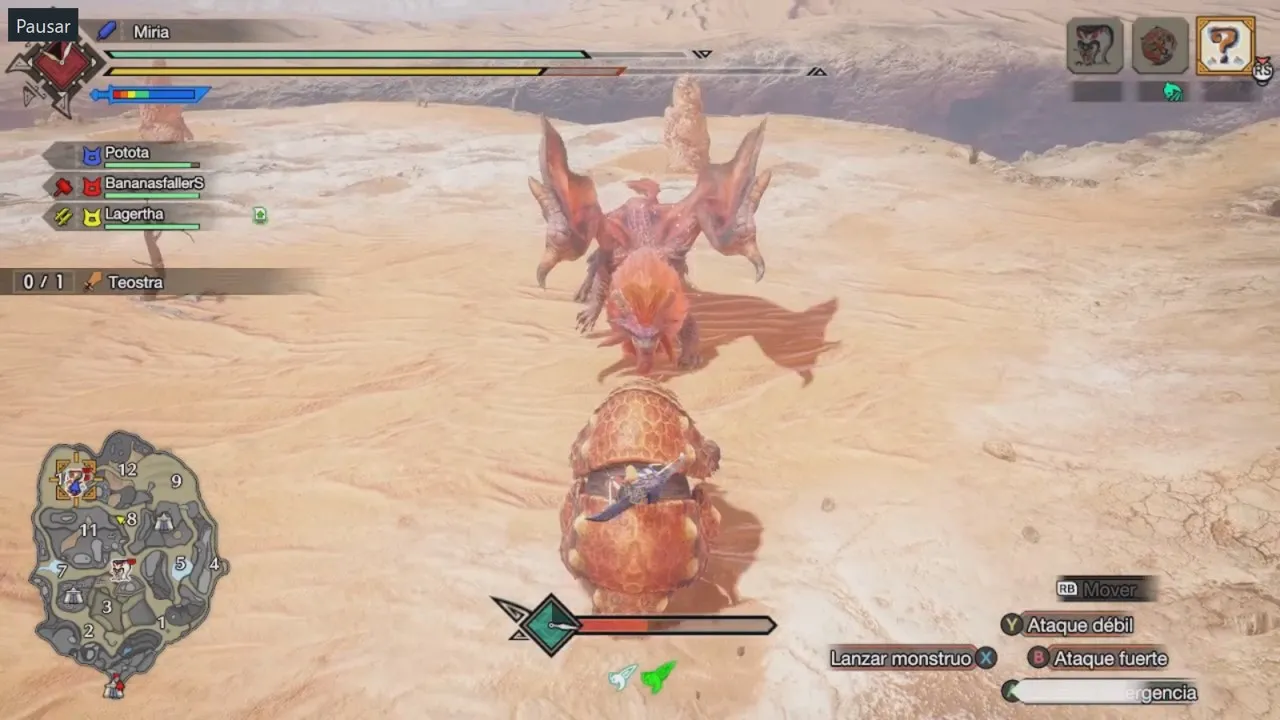
Task: Click the Pausar button
Action: (43, 26)
